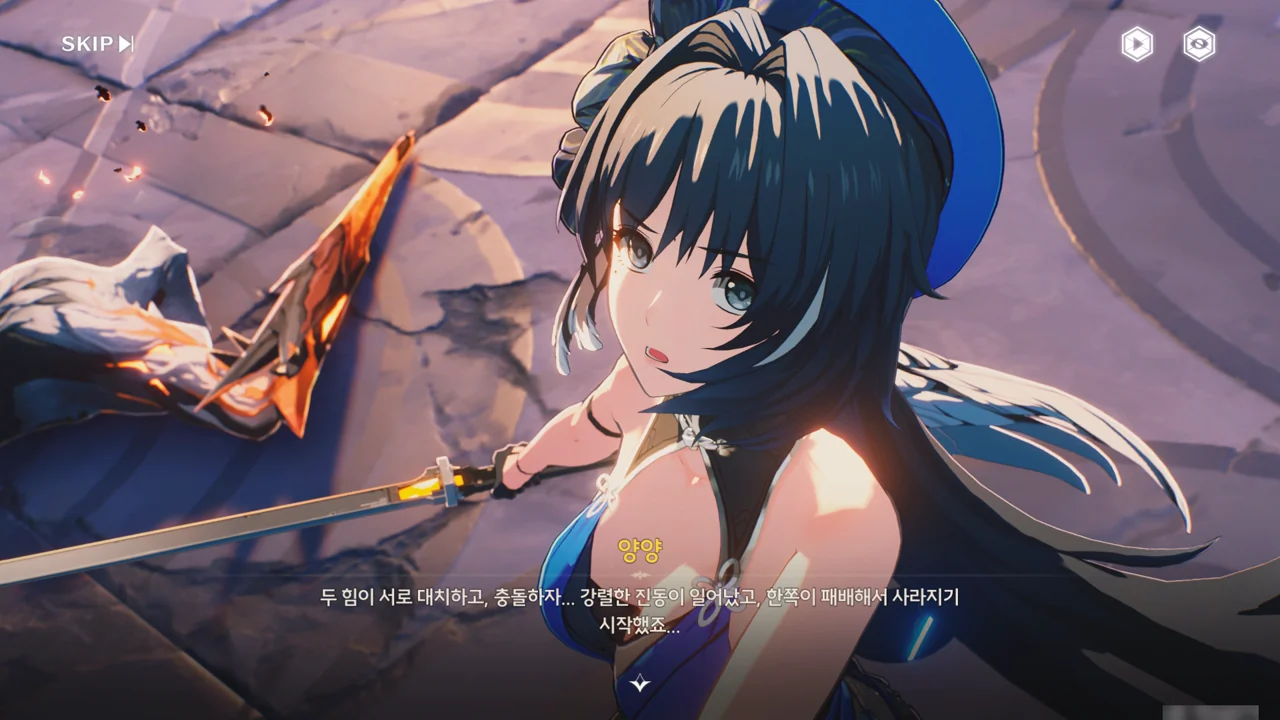
Task: Skip the cutscene with the SKIP button
Action: tap(97, 44)
